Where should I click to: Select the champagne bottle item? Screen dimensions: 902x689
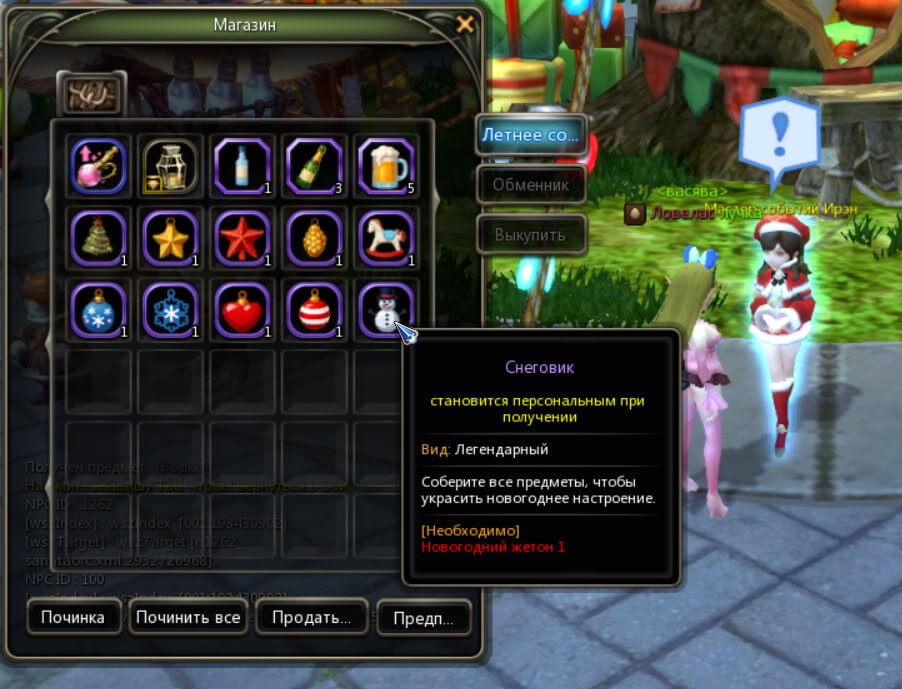coord(314,165)
